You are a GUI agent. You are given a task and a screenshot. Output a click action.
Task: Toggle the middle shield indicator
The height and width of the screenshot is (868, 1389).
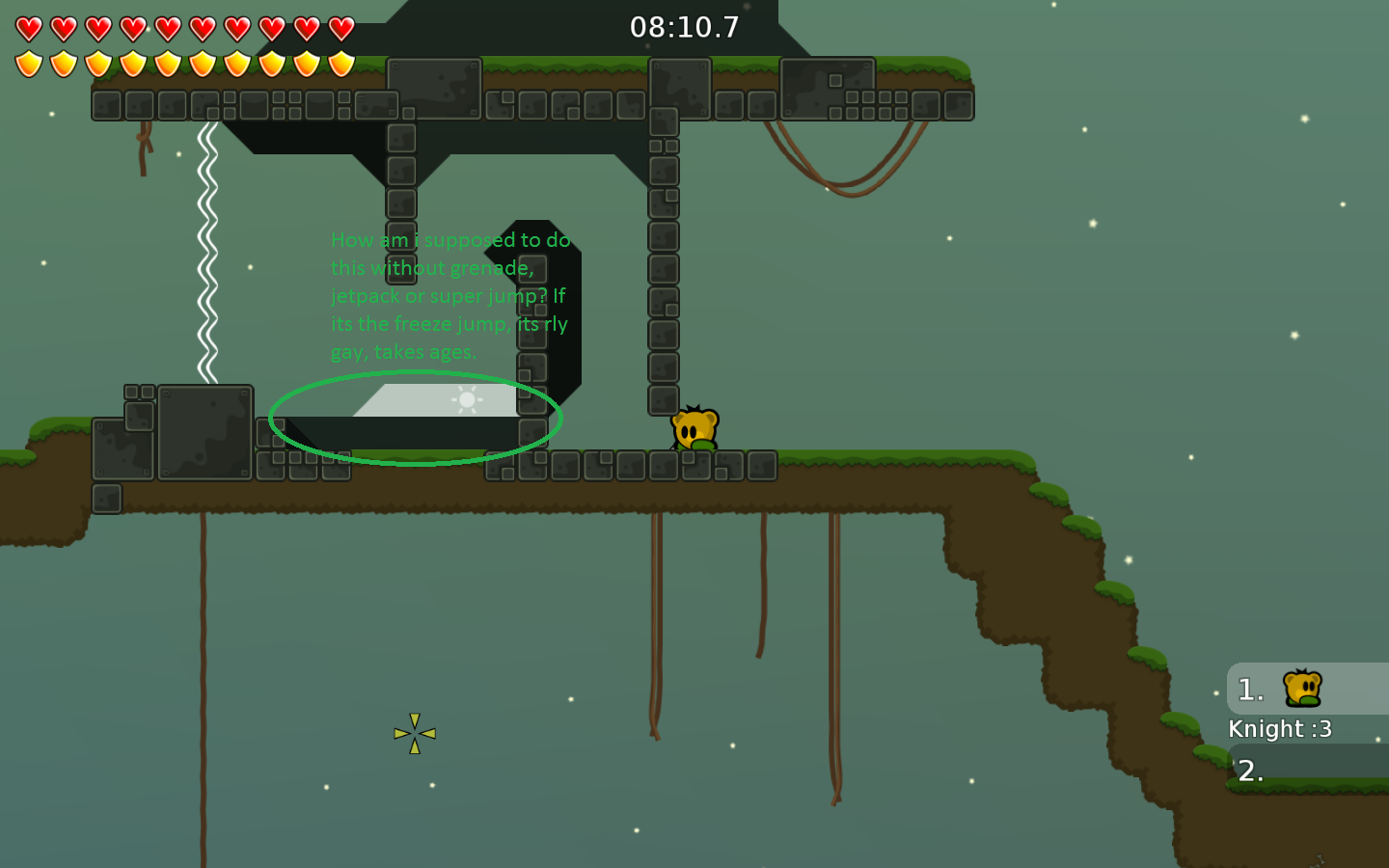pos(166,63)
